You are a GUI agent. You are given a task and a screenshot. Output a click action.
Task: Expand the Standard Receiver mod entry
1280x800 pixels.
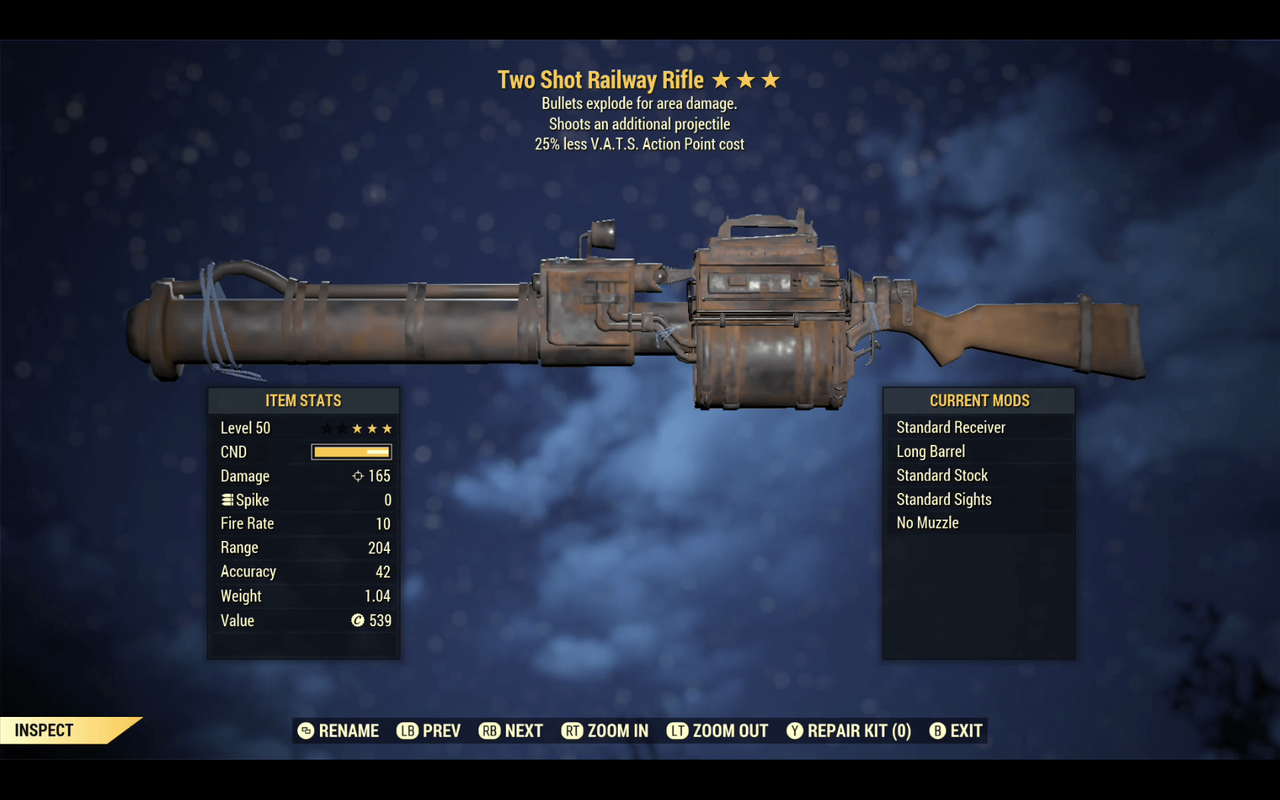950,427
